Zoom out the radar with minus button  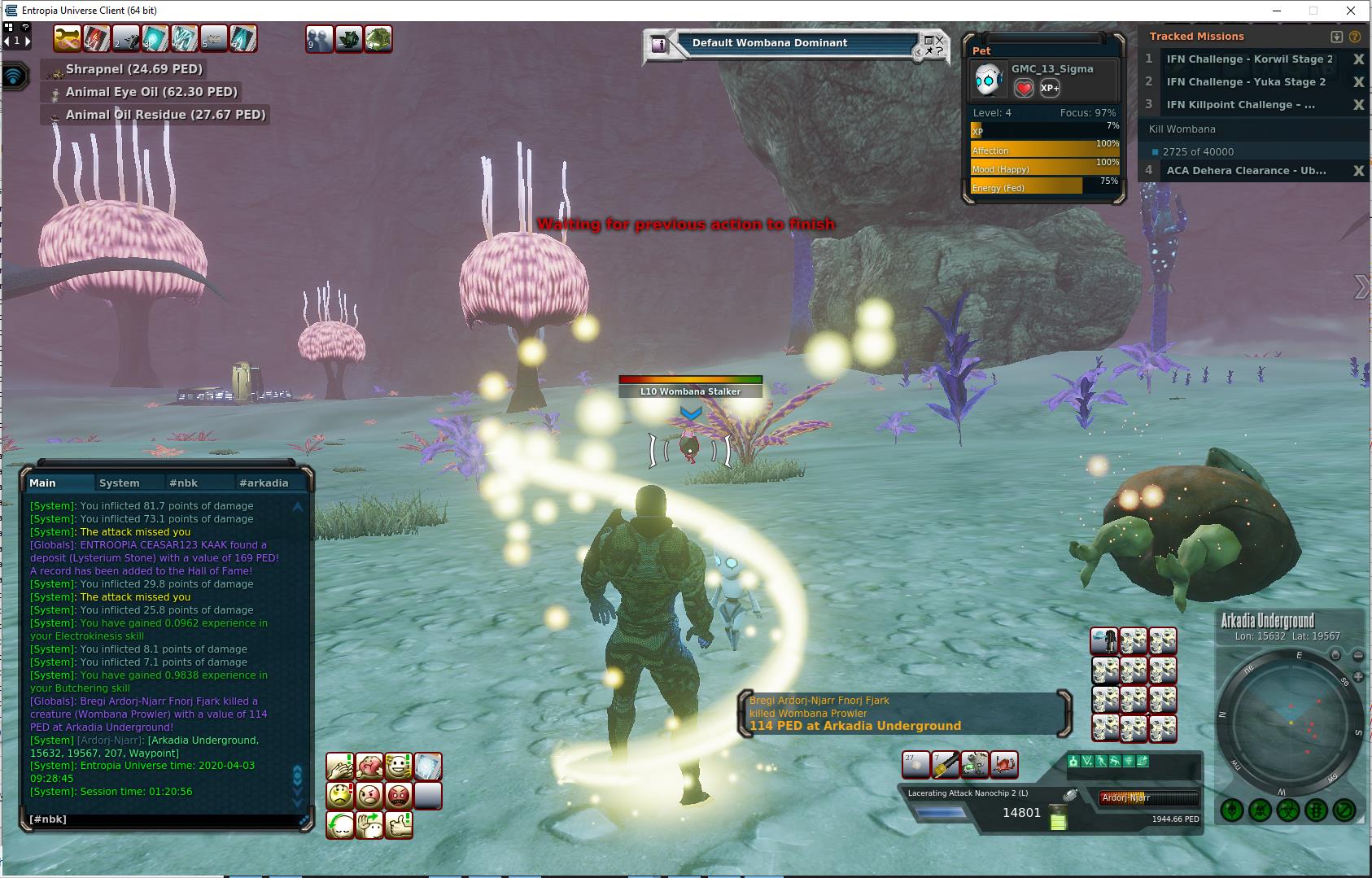pyautogui.click(x=1357, y=655)
